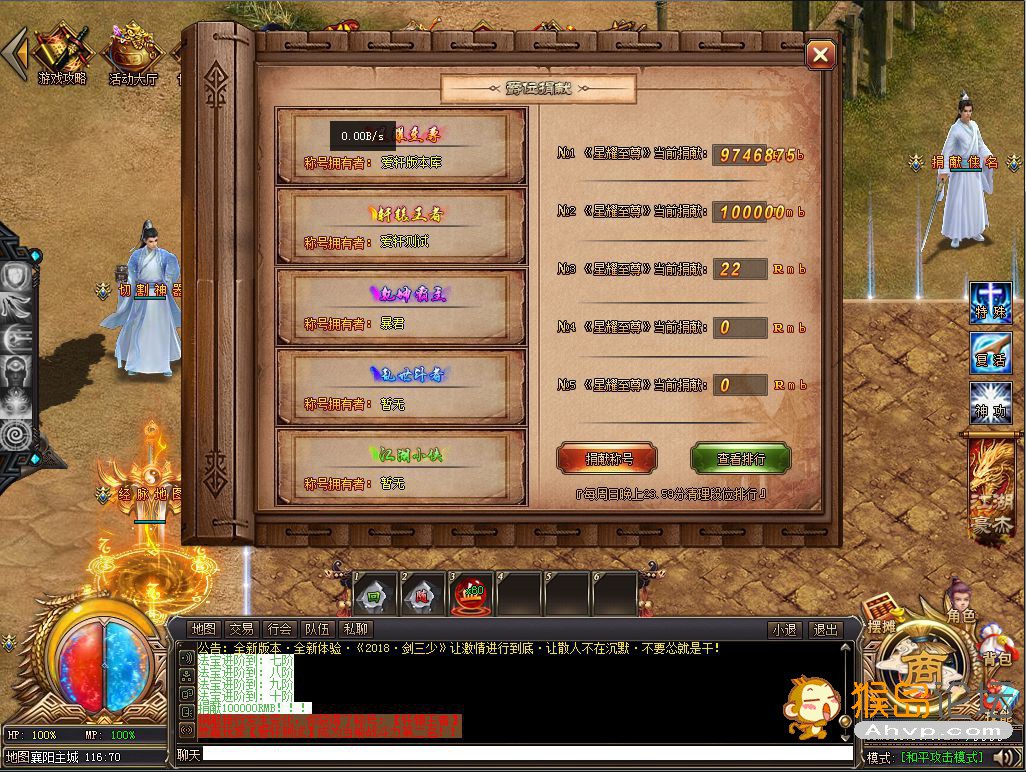Switch to the 地图 chat tab

203,629
